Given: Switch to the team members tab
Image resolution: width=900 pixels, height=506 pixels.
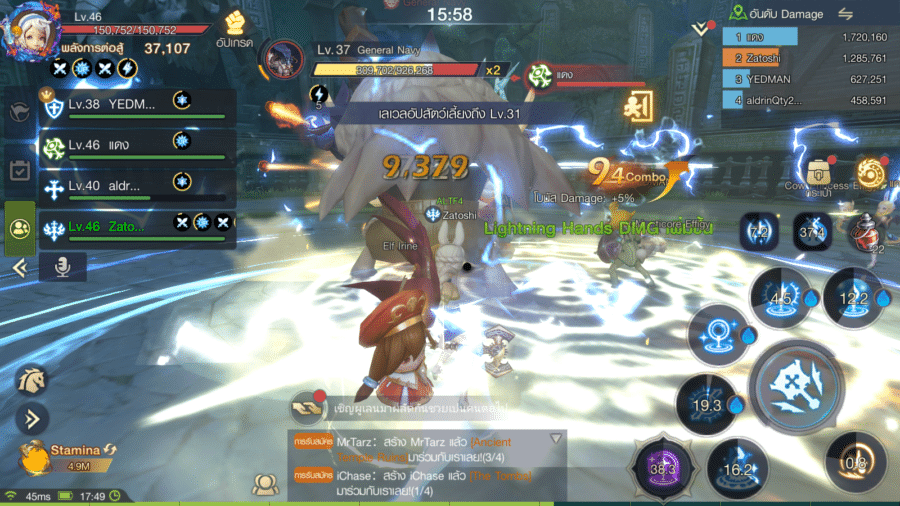Looking at the screenshot, I should [x=19, y=227].
